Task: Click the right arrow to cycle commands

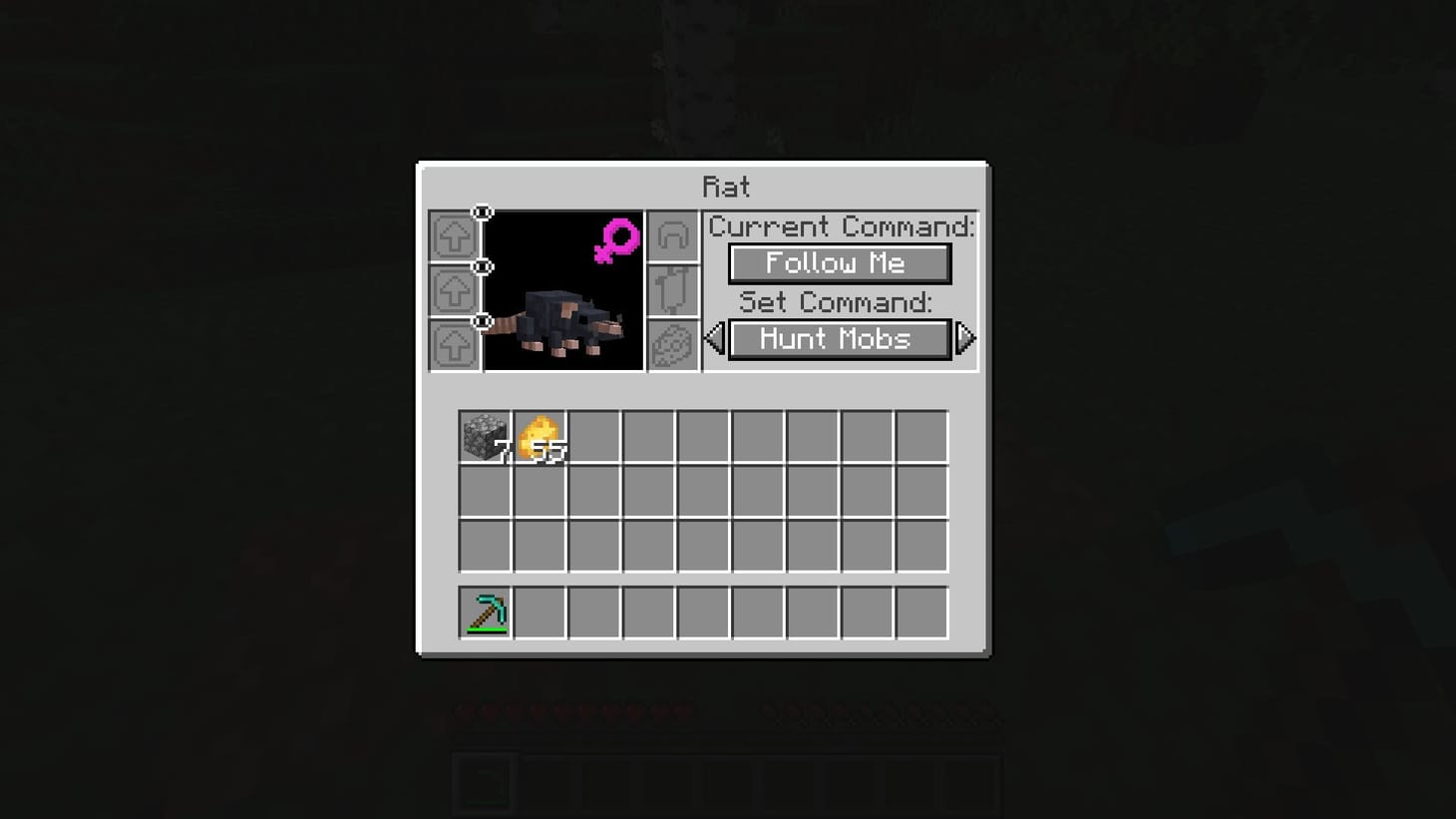Action: point(966,339)
